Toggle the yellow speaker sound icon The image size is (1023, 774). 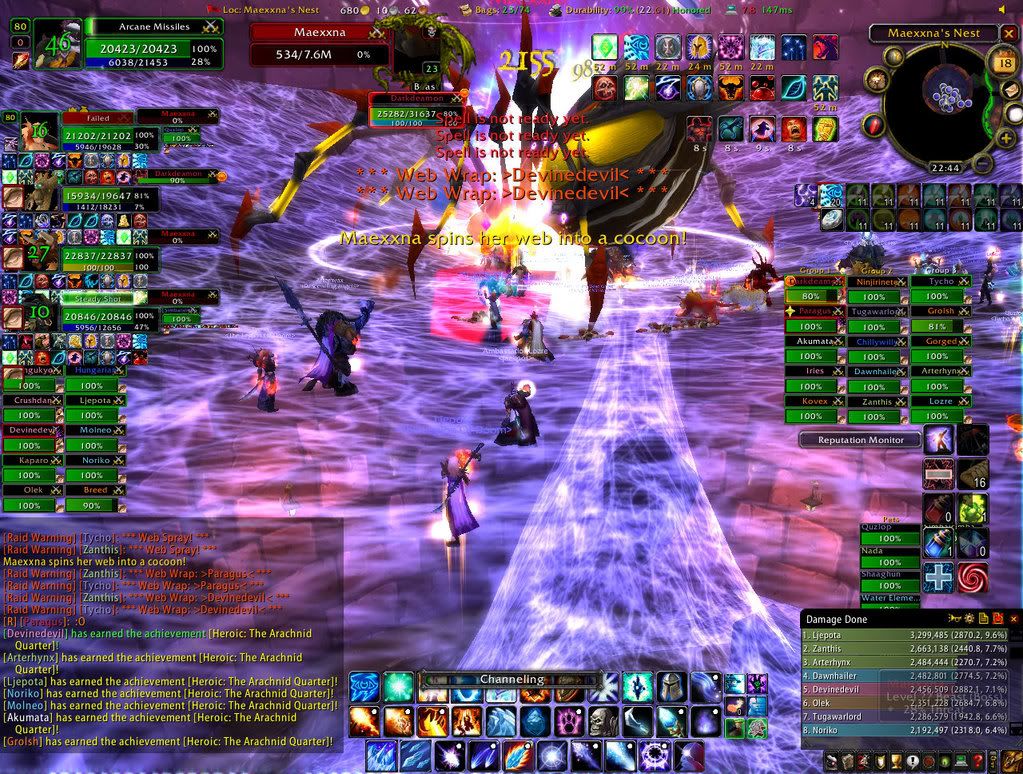pos(1004,9)
